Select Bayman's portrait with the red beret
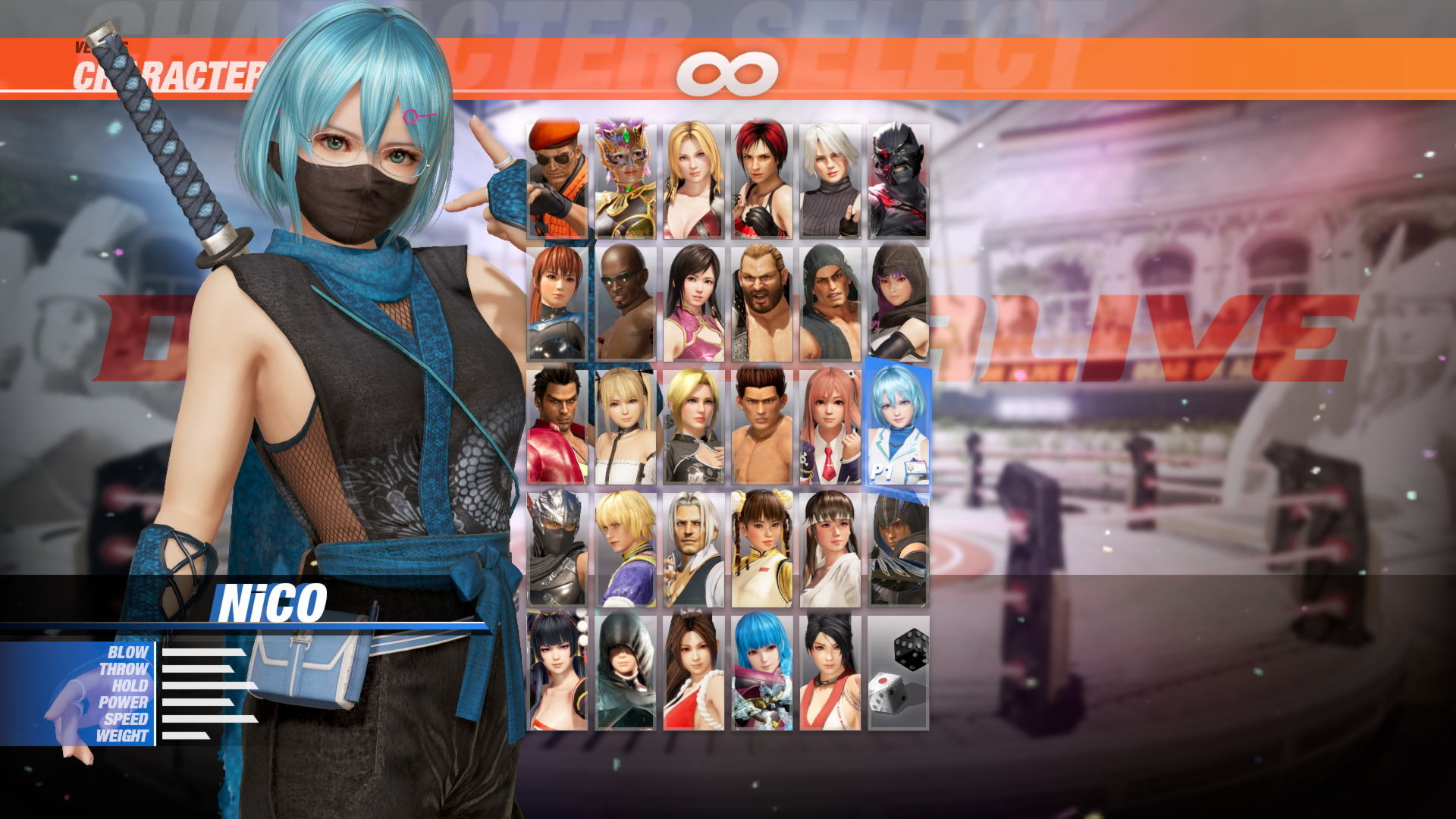 tap(557, 174)
